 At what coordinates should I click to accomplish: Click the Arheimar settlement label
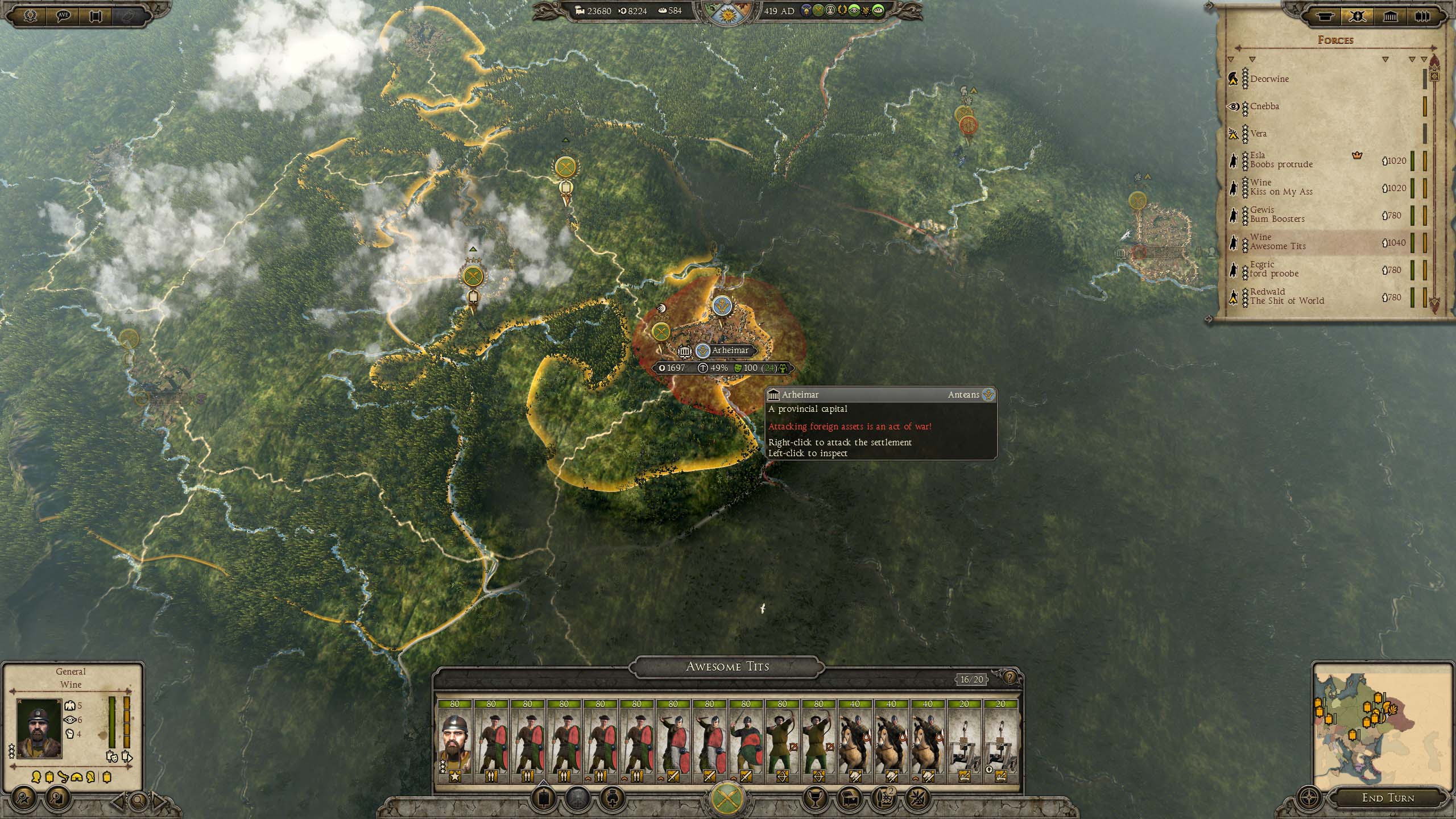click(x=730, y=350)
